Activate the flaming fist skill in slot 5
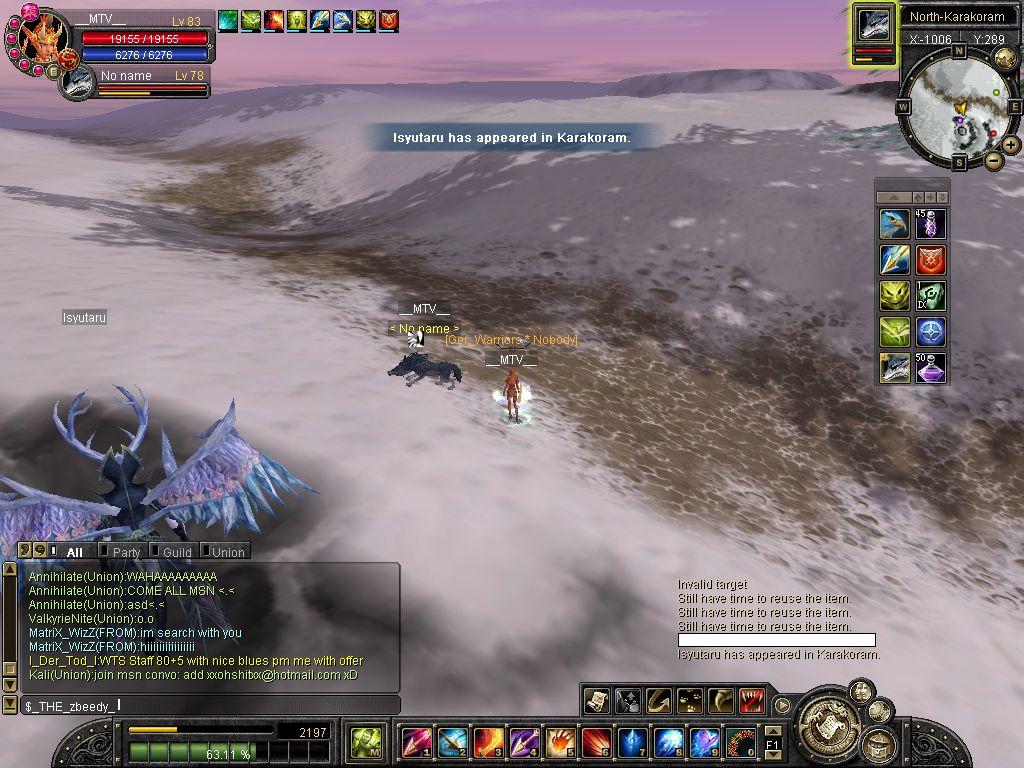 tap(560, 743)
